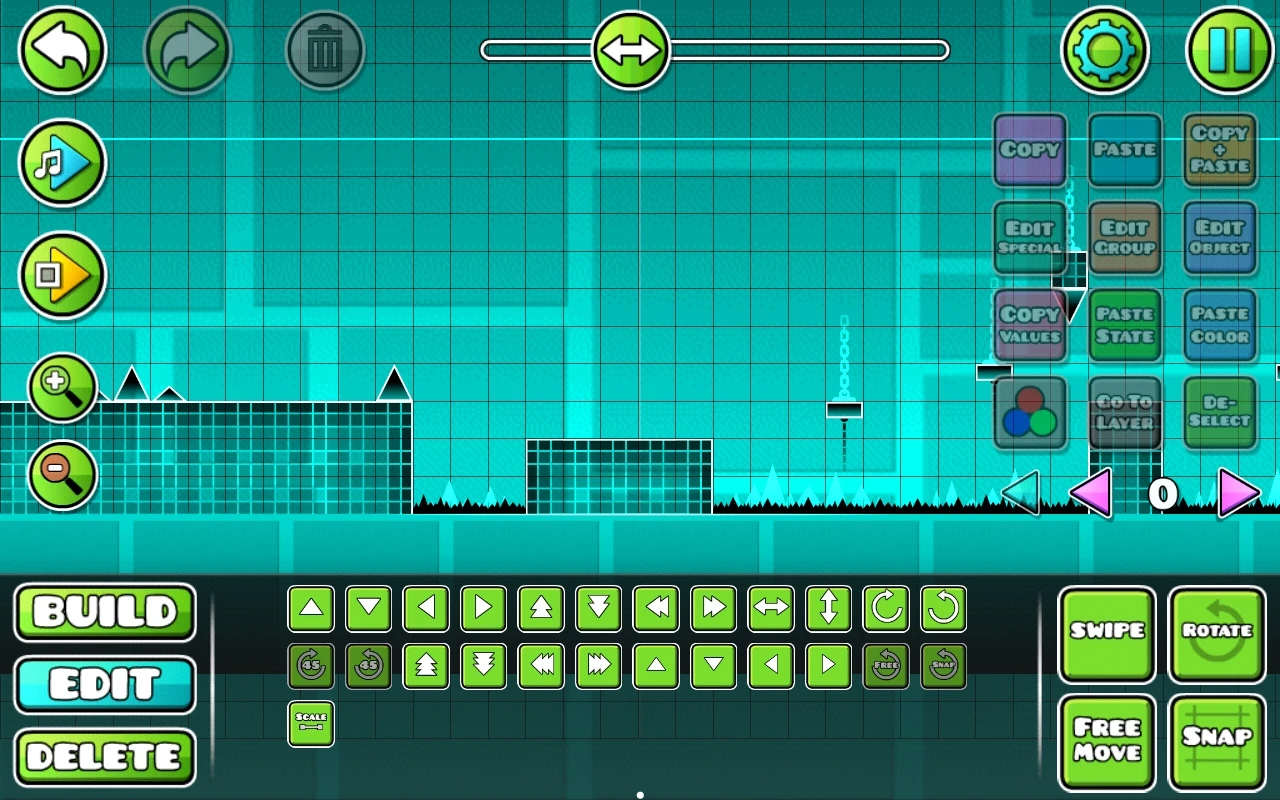Play the level music preview
1280x800 pixels.
coord(62,163)
